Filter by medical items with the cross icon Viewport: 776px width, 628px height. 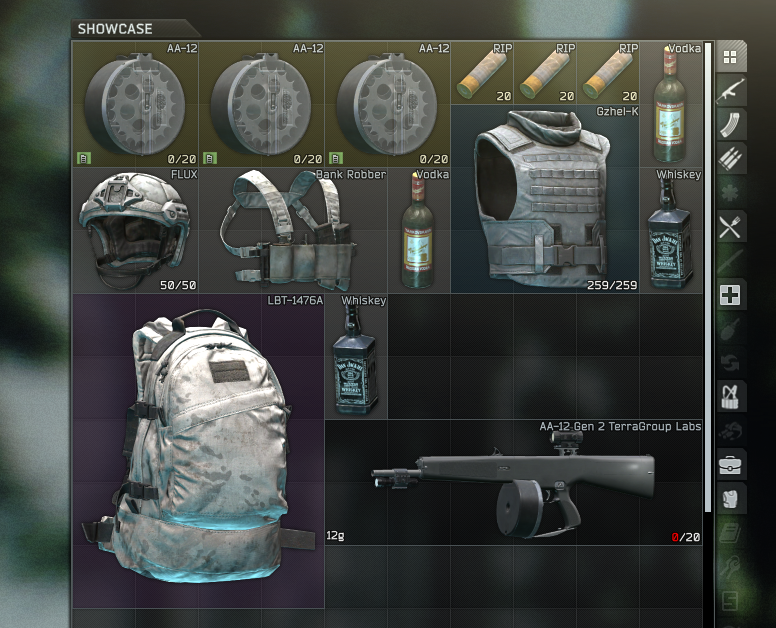pyautogui.click(x=730, y=295)
